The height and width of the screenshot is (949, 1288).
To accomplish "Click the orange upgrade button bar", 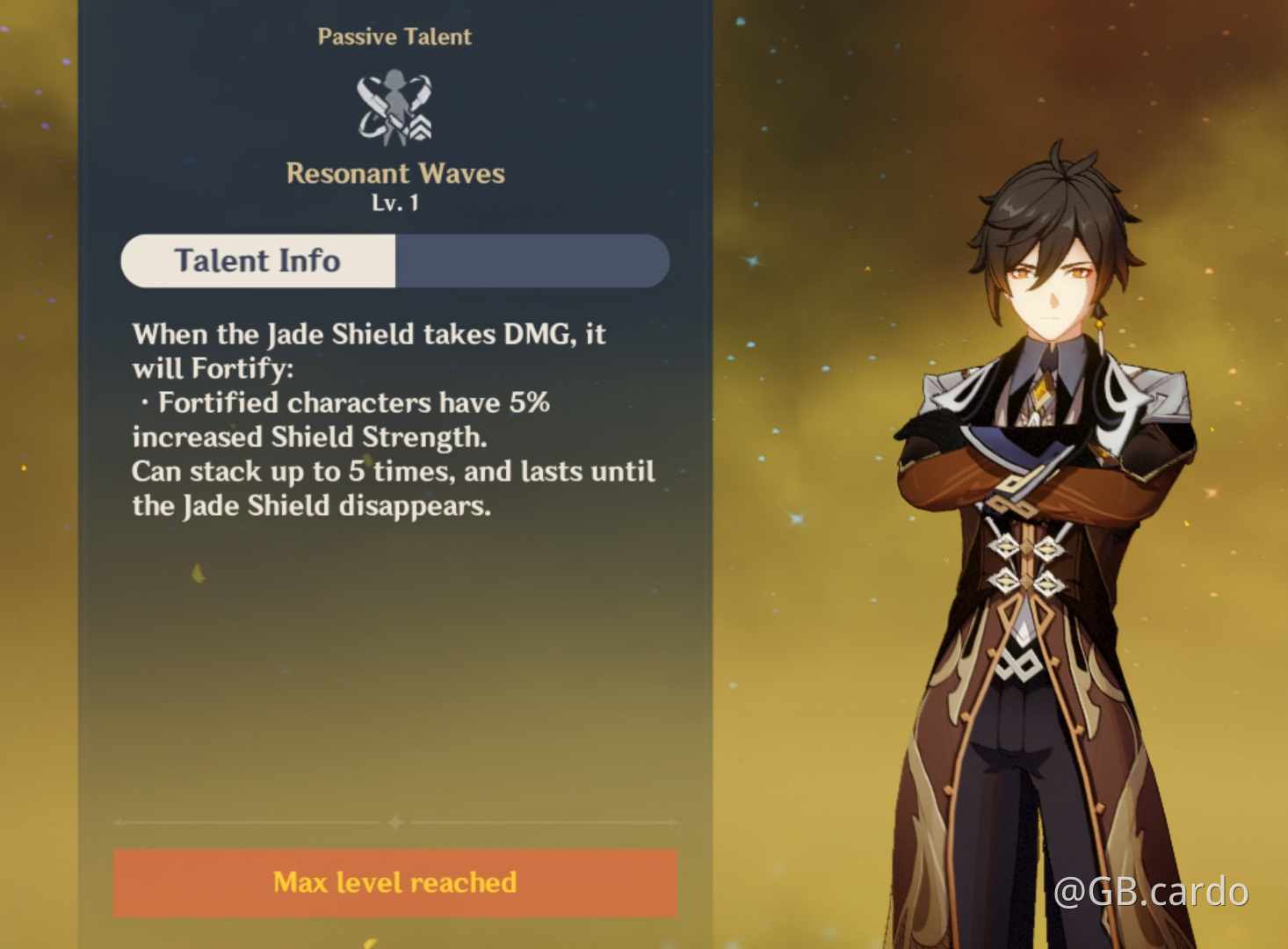I will click(x=394, y=883).
